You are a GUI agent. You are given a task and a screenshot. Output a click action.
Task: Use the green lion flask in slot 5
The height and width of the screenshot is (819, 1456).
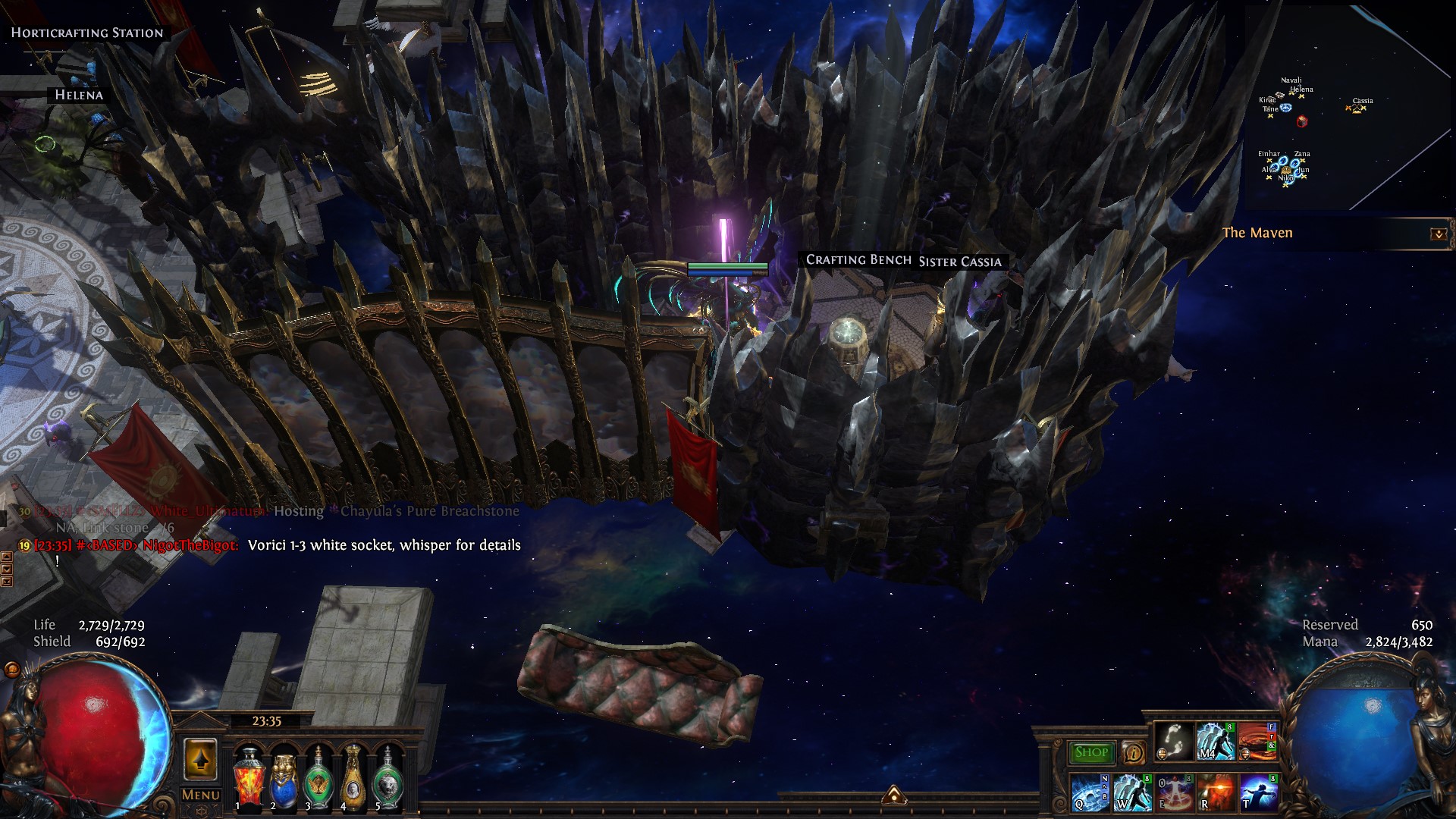[388, 777]
